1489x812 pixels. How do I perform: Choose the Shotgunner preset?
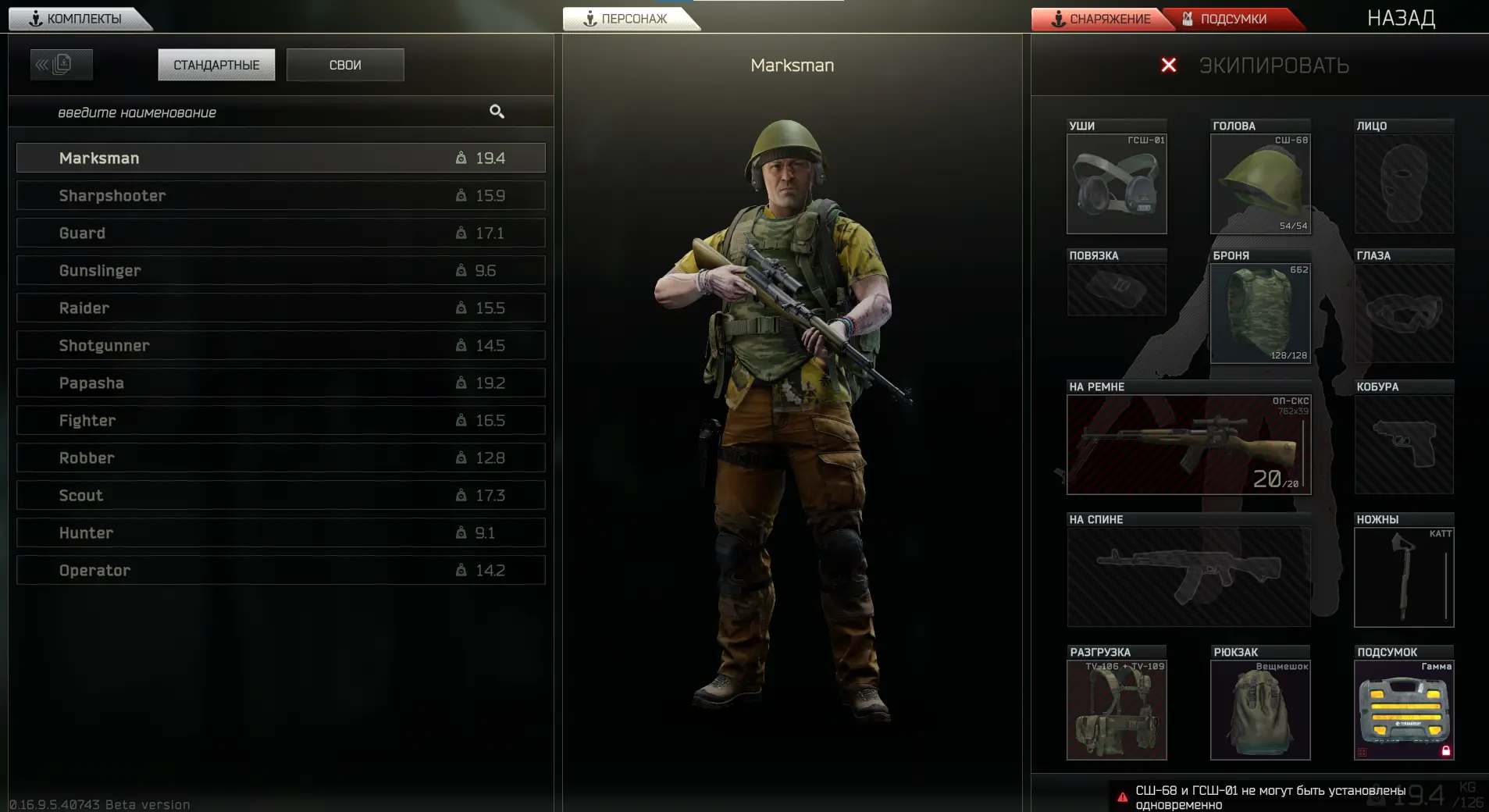tap(280, 345)
